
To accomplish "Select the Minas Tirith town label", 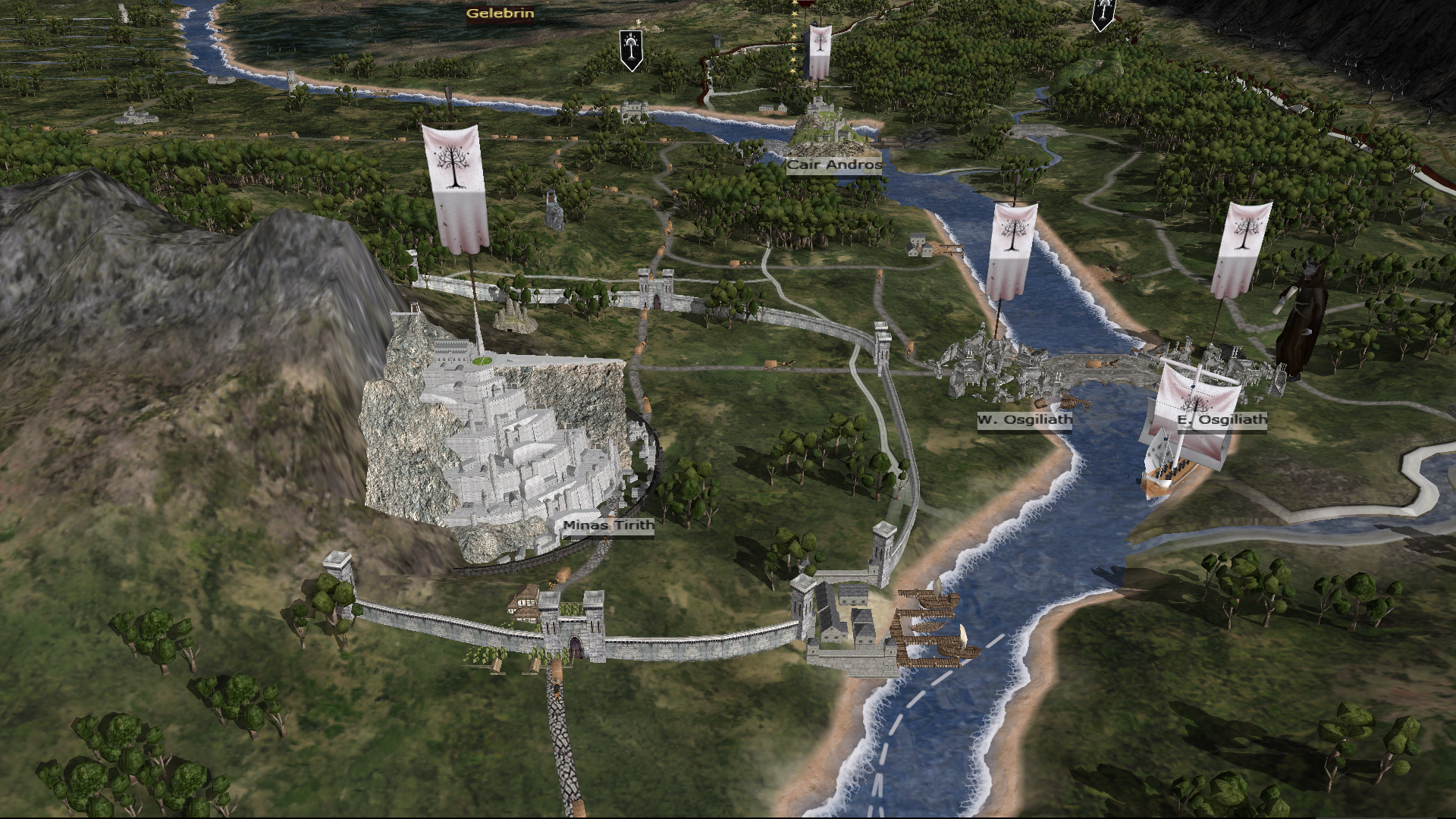I will (x=608, y=525).
